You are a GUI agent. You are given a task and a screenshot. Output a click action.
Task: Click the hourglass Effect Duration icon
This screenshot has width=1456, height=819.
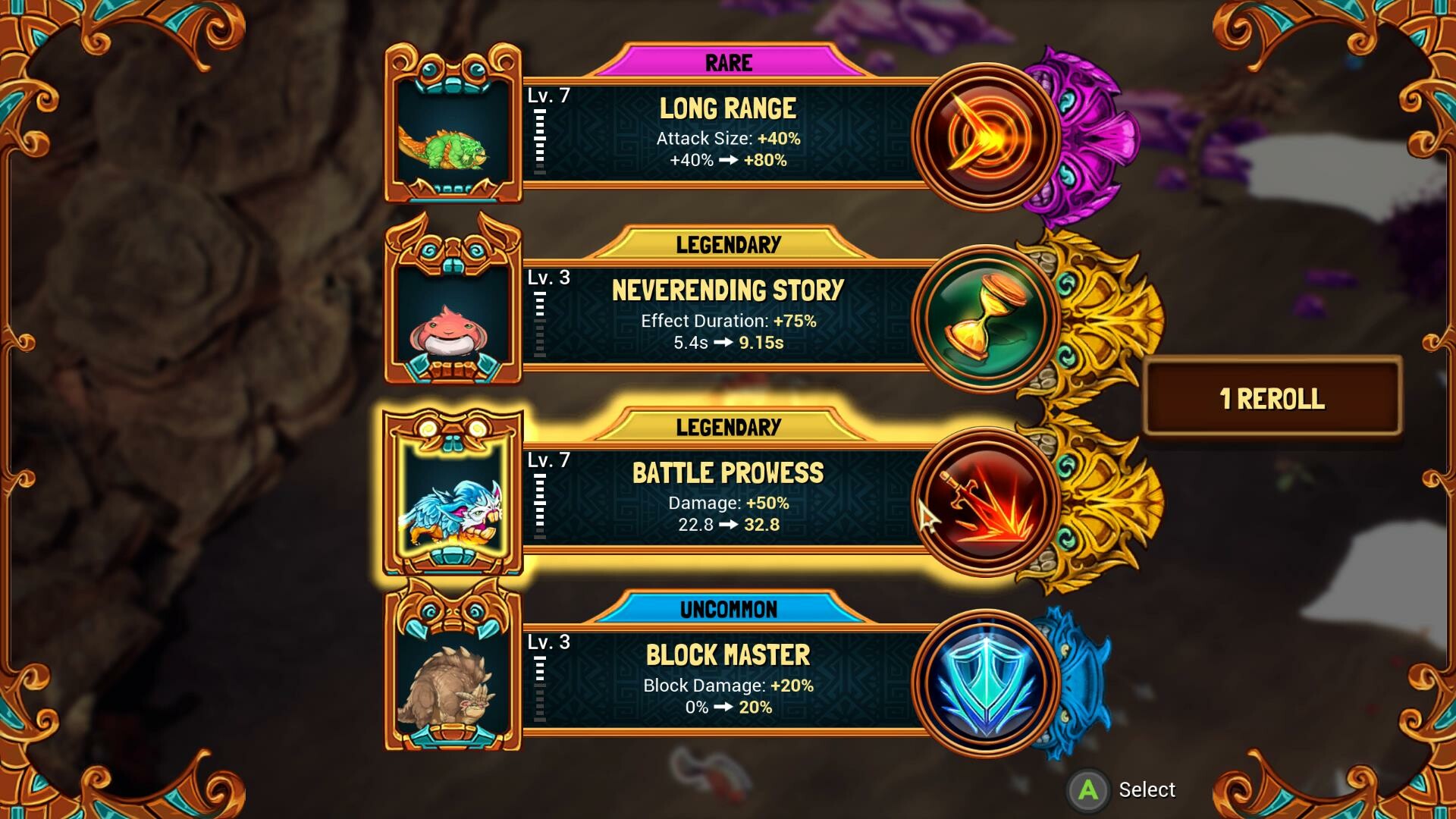click(x=985, y=318)
